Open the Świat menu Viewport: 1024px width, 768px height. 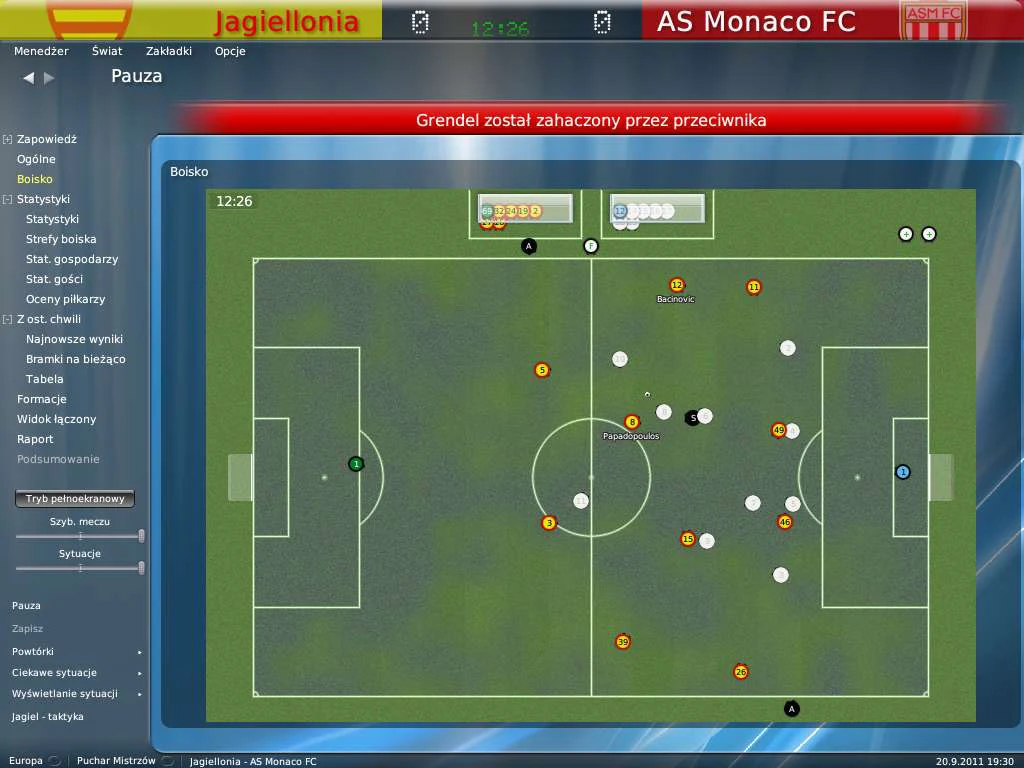coord(107,51)
